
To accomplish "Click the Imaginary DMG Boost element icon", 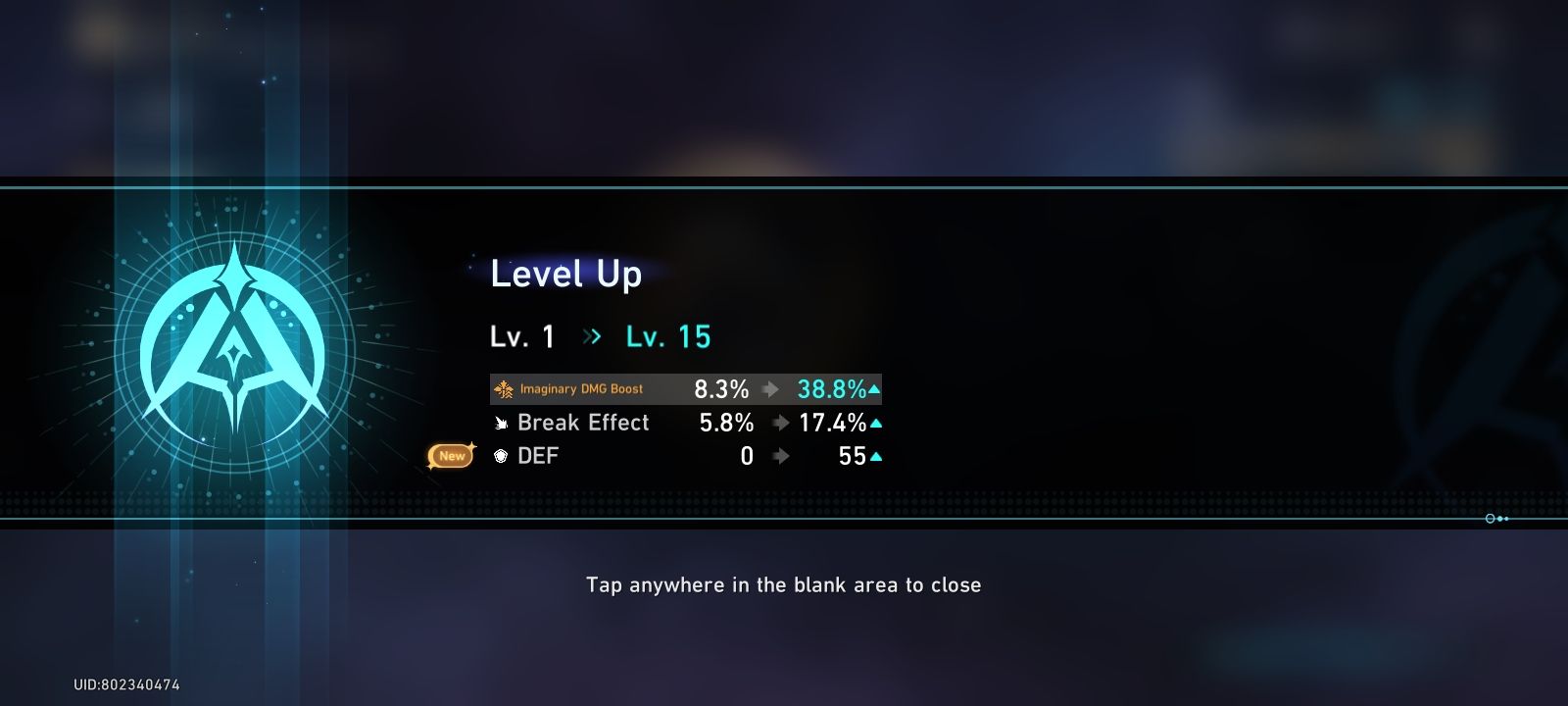I will tap(505, 388).
